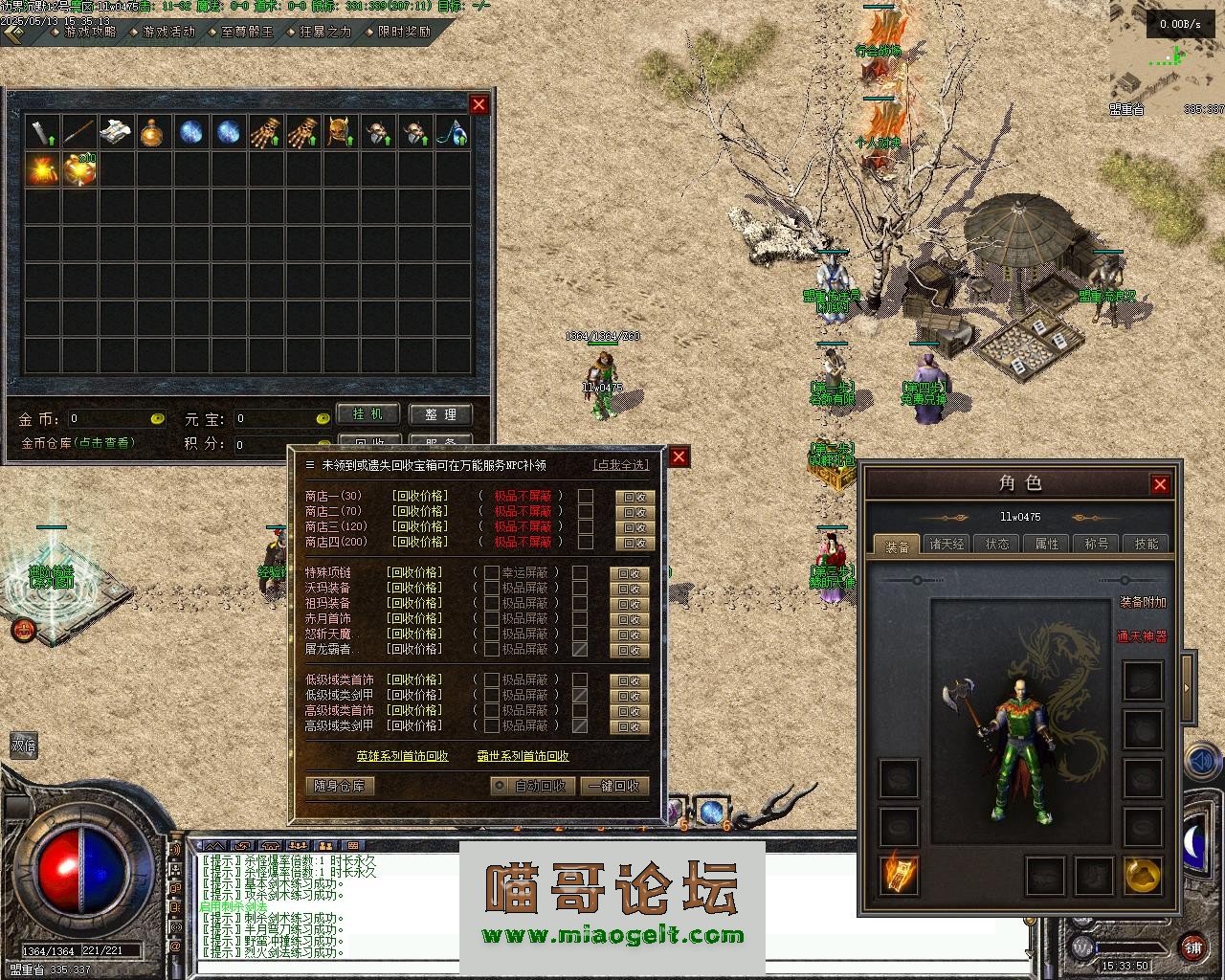Open the 随身仓库 portable warehouse
The width and height of the screenshot is (1225, 980).
(x=340, y=786)
